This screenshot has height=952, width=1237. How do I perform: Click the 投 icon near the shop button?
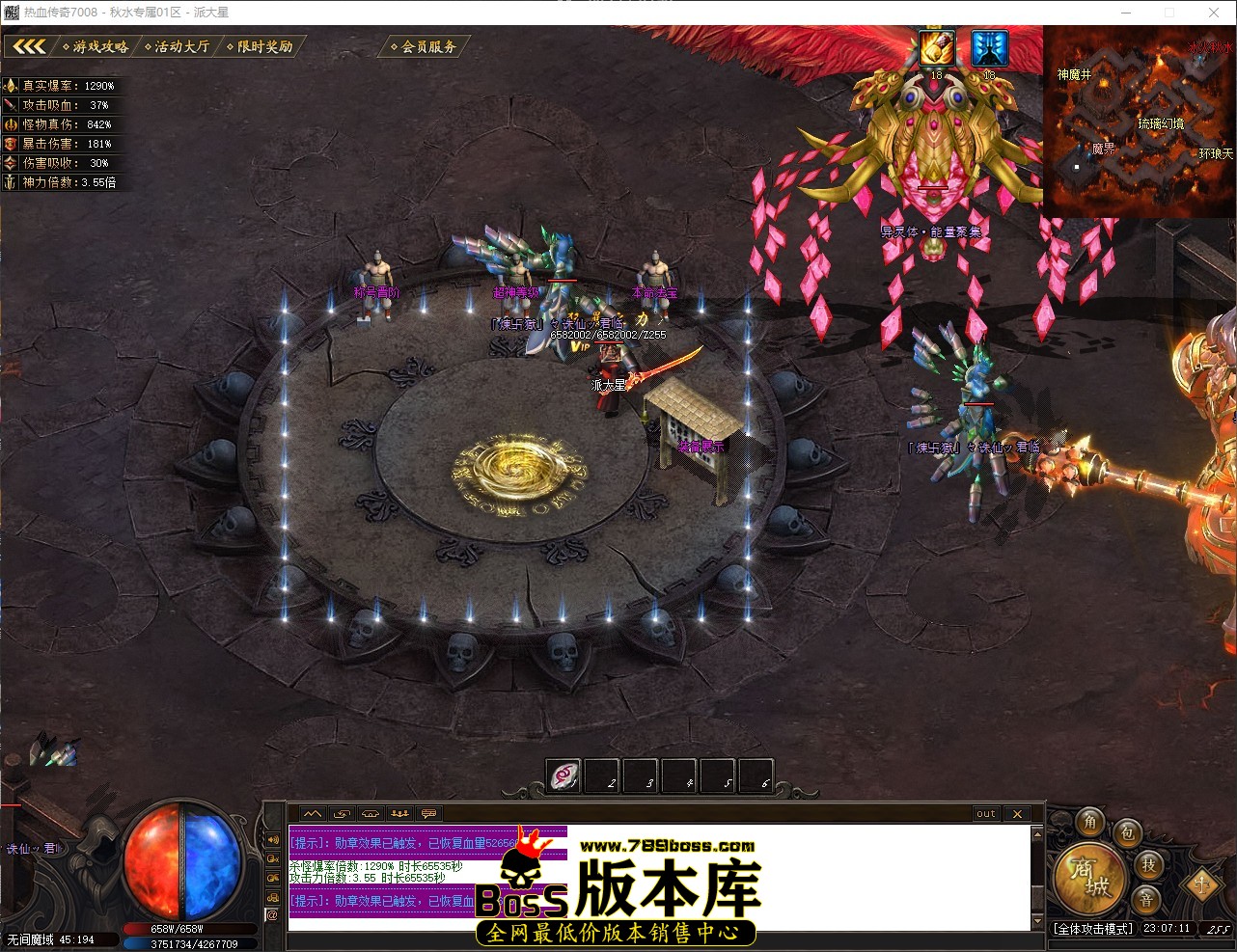(x=1149, y=867)
